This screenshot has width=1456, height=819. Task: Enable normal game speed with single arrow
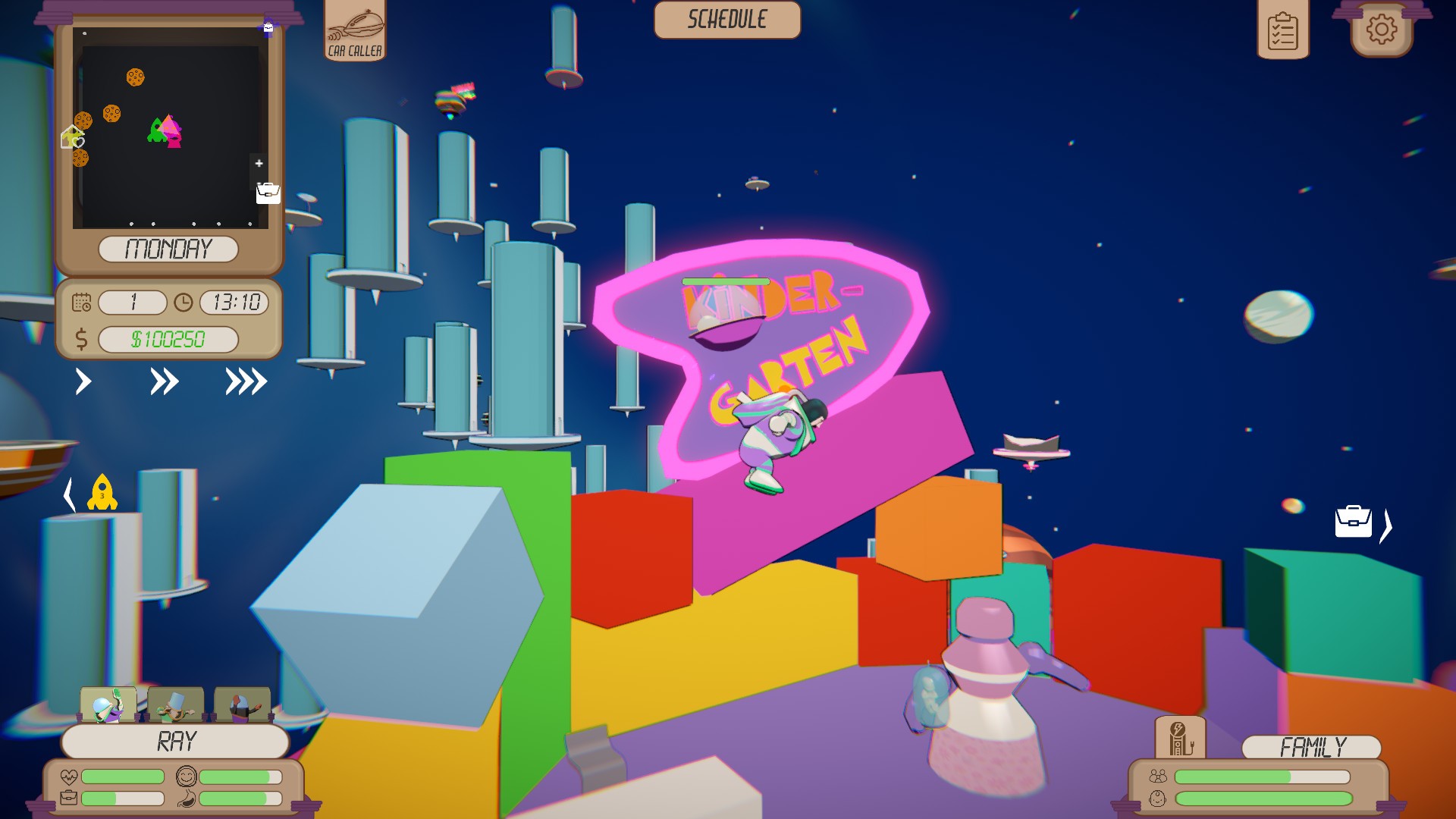click(83, 382)
